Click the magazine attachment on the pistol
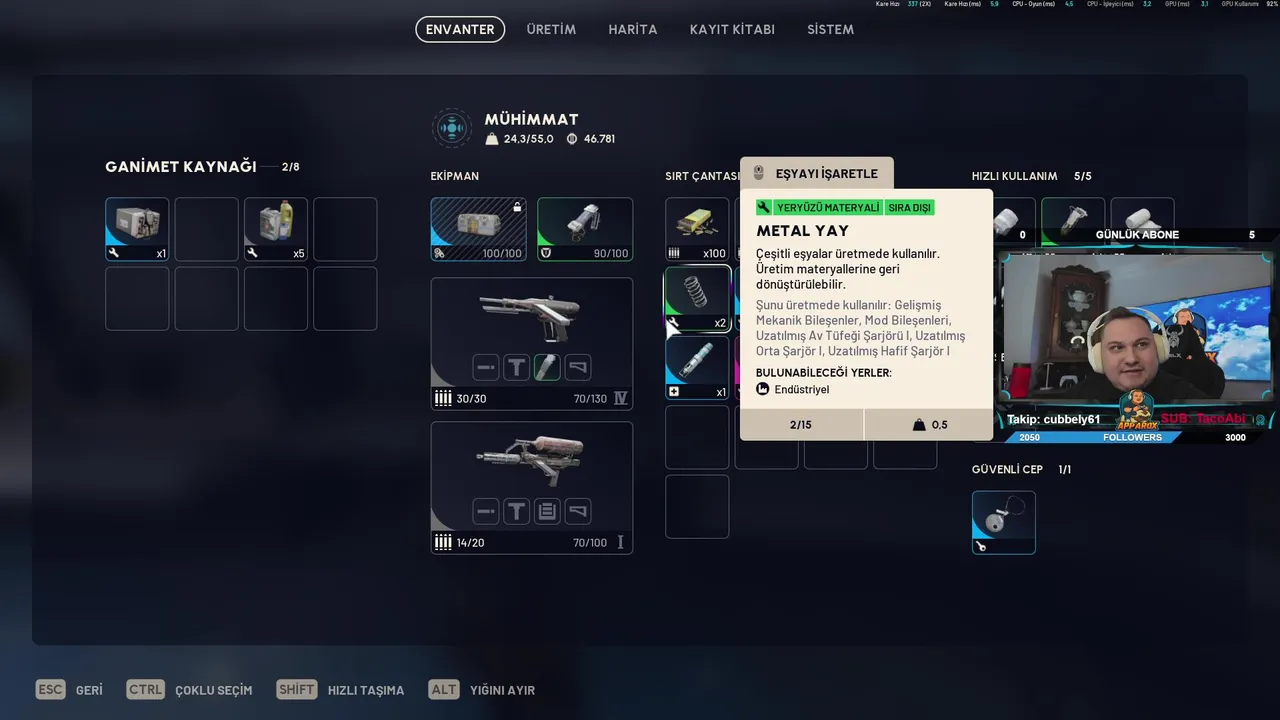Screen dimensions: 1280x720 (546, 367)
